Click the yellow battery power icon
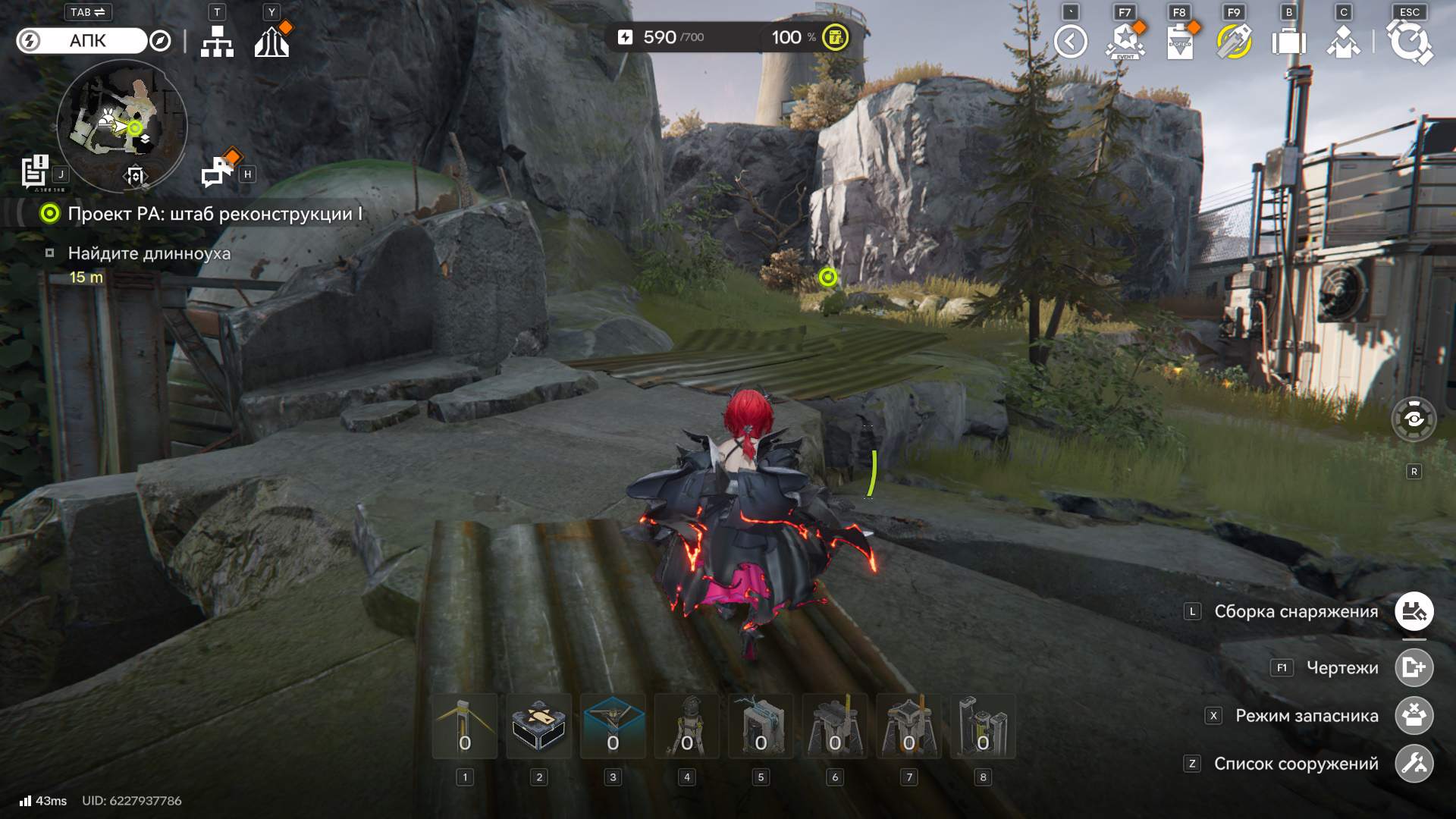 click(836, 37)
